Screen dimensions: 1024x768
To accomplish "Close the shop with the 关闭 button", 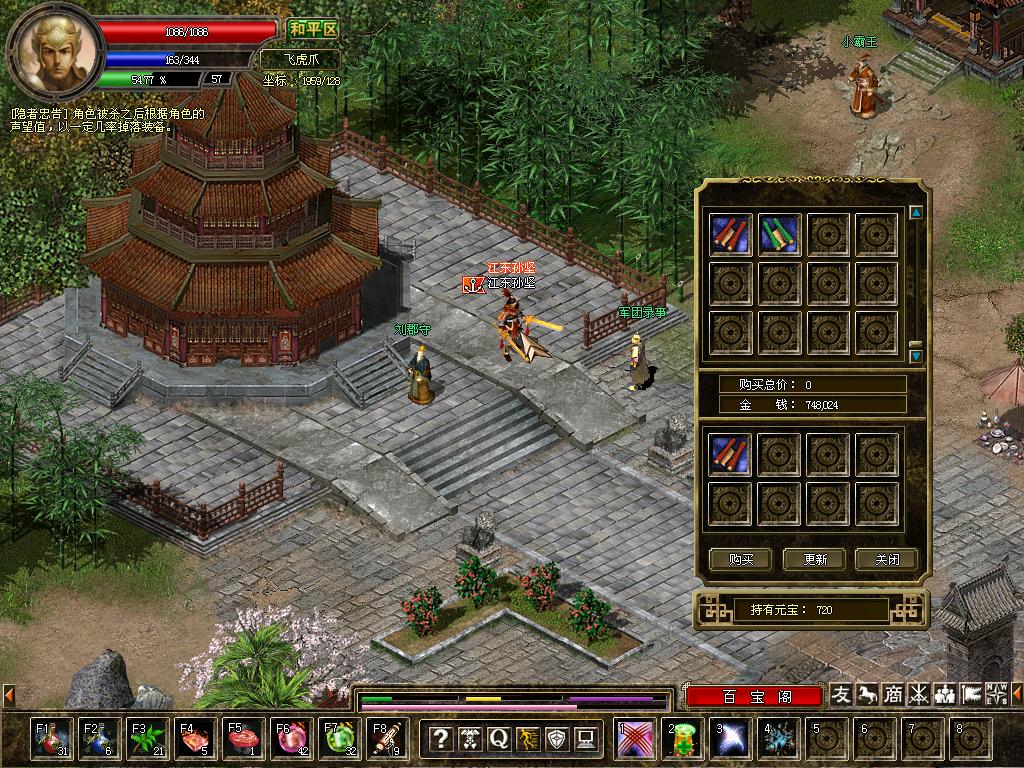I will pyautogui.click(x=886, y=559).
